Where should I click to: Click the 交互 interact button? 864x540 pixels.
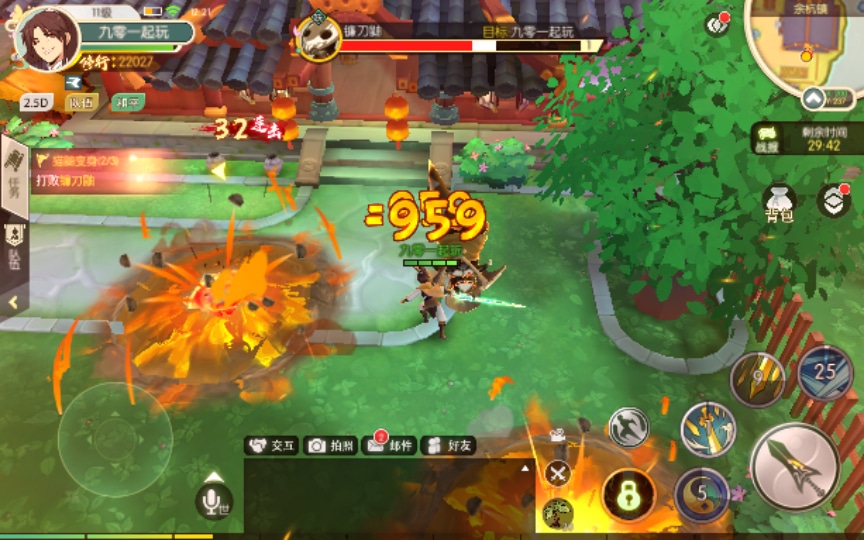coord(273,446)
